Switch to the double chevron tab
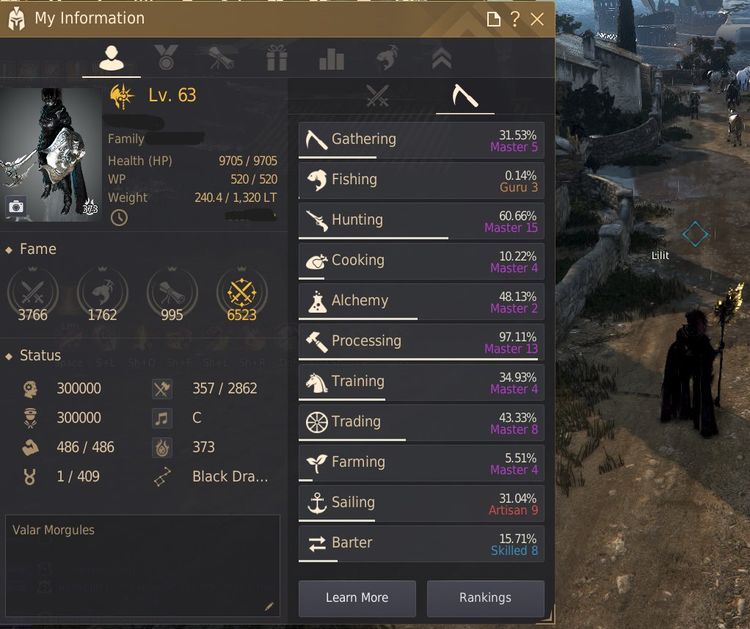 pos(441,59)
